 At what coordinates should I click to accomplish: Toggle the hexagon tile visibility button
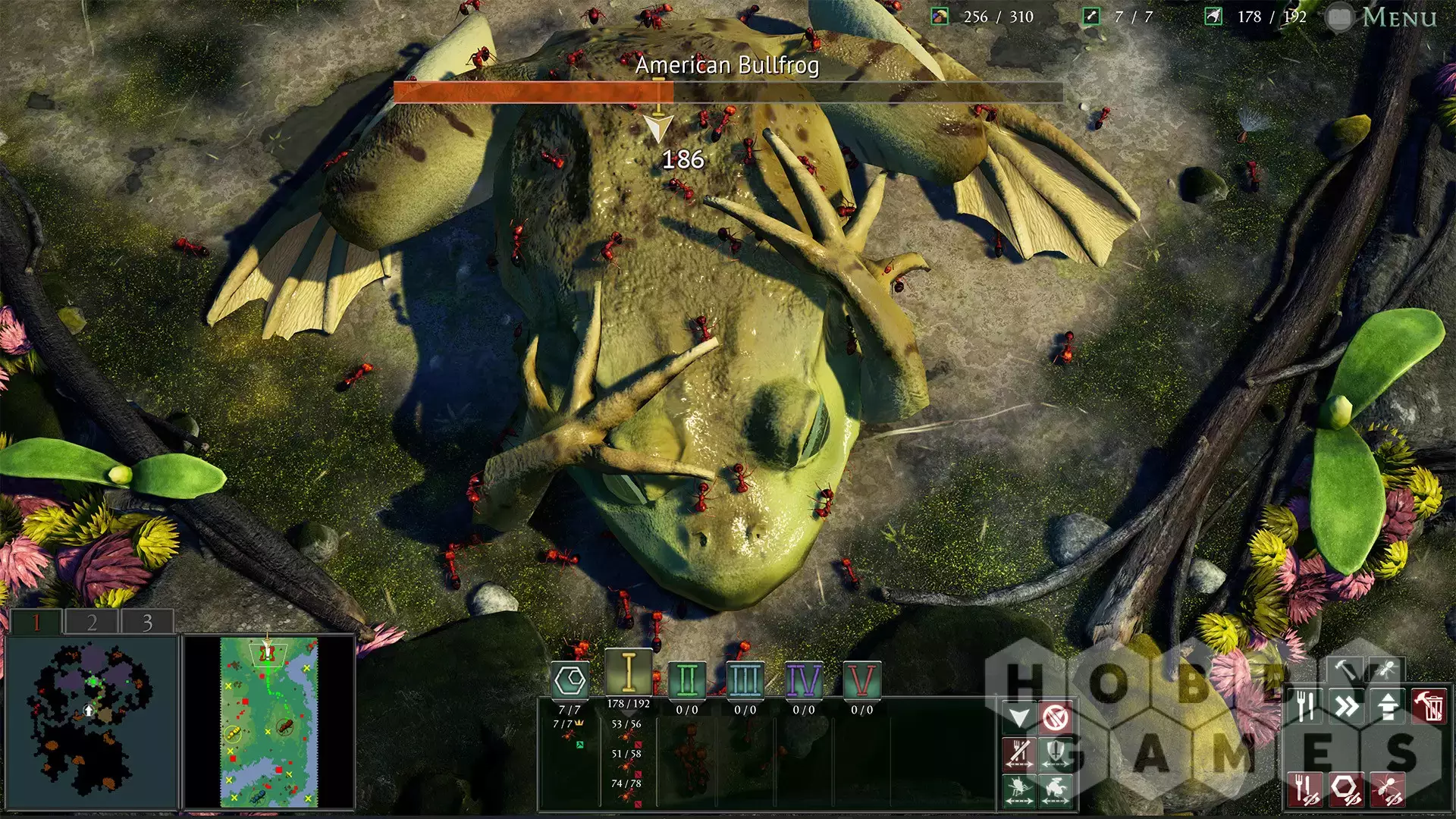point(1346,789)
